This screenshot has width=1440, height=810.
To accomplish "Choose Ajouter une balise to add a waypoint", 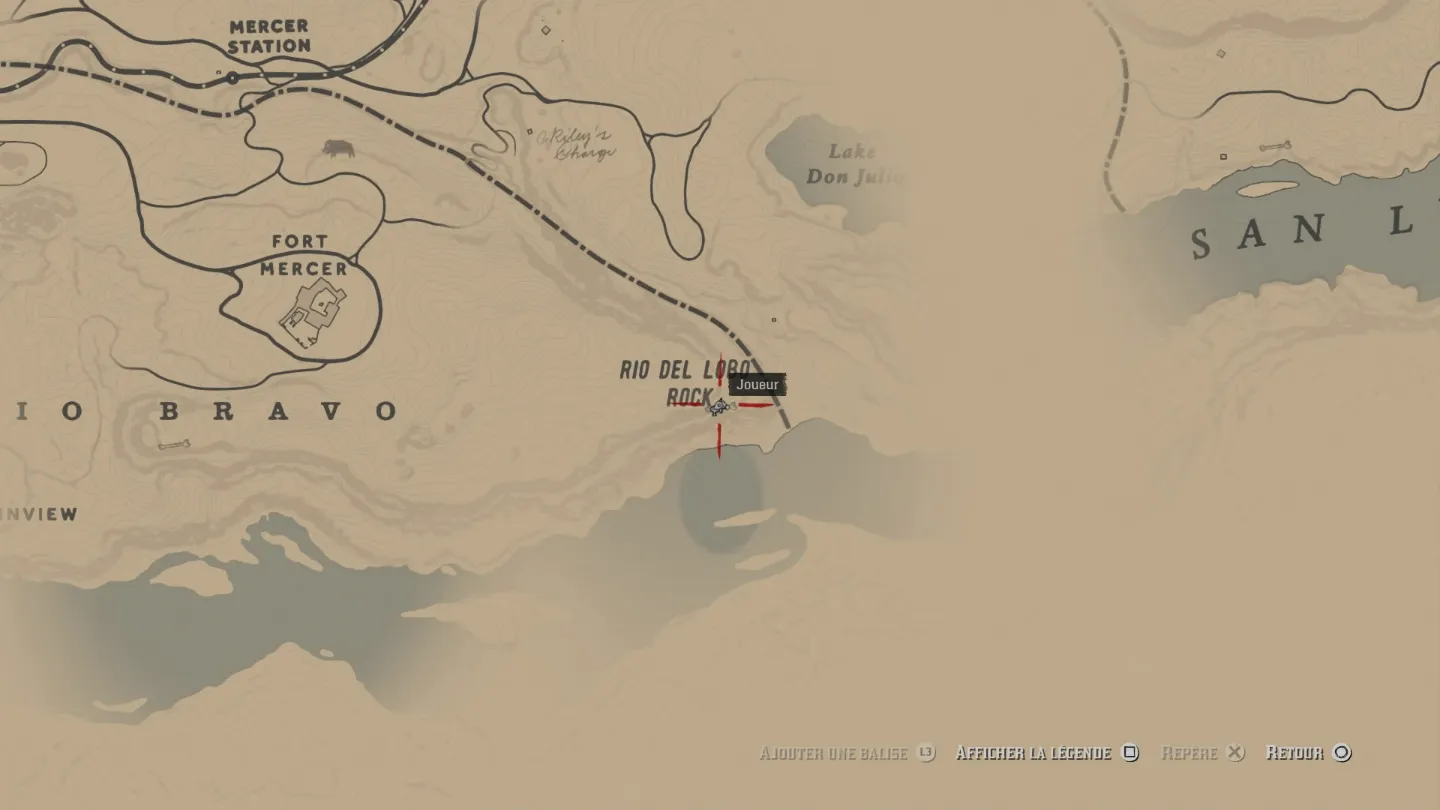I will click(846, 753).
